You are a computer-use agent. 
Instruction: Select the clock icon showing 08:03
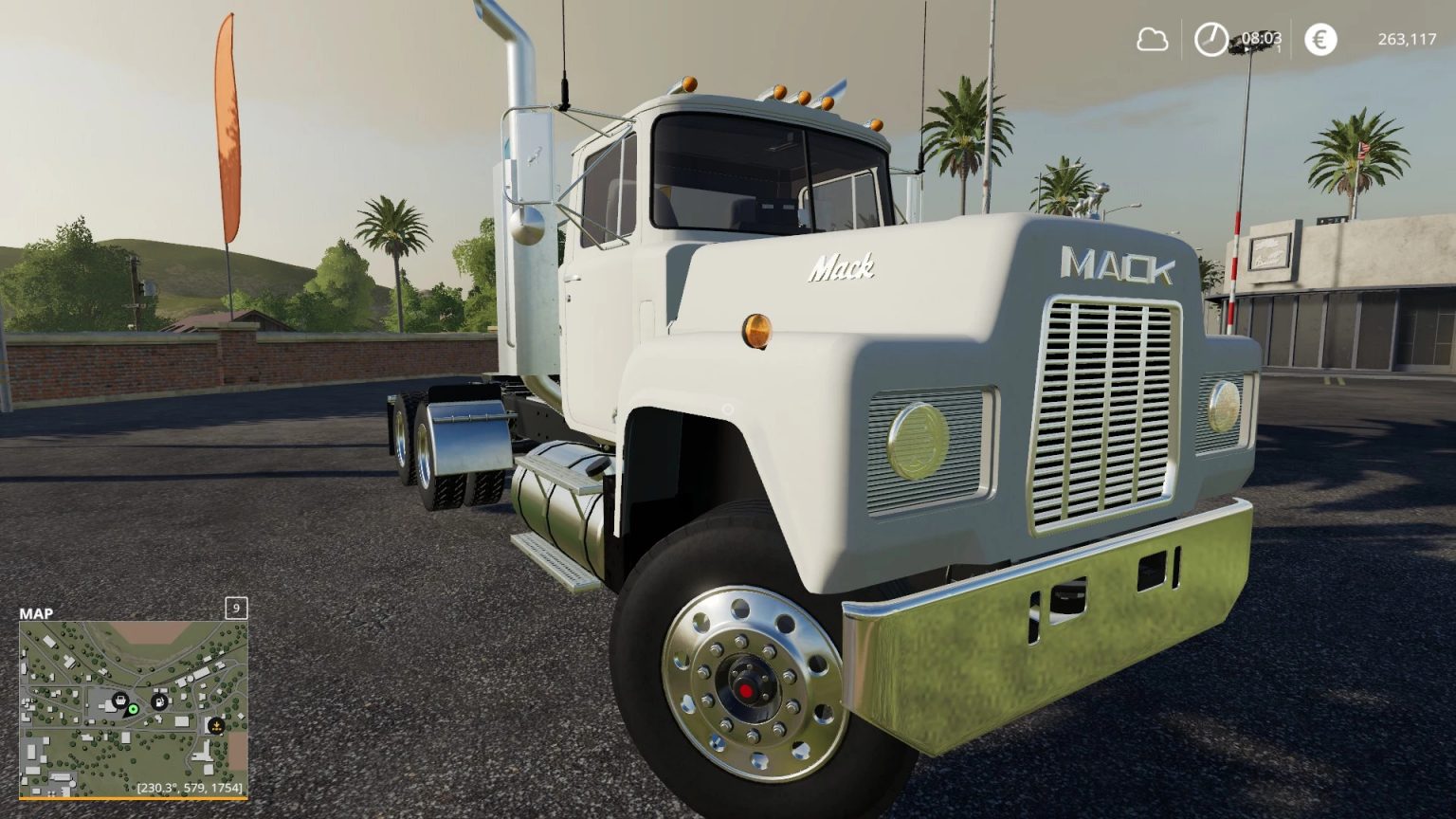tap(1210, 40)
